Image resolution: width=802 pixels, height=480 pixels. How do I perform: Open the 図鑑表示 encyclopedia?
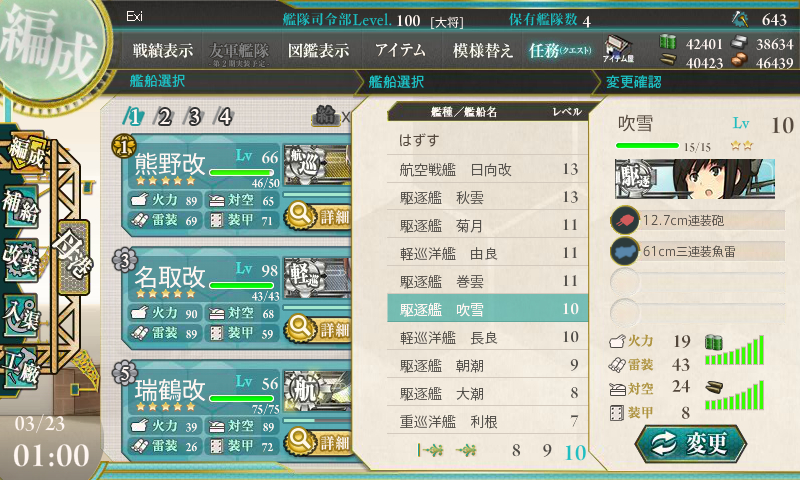pos(318,50)
